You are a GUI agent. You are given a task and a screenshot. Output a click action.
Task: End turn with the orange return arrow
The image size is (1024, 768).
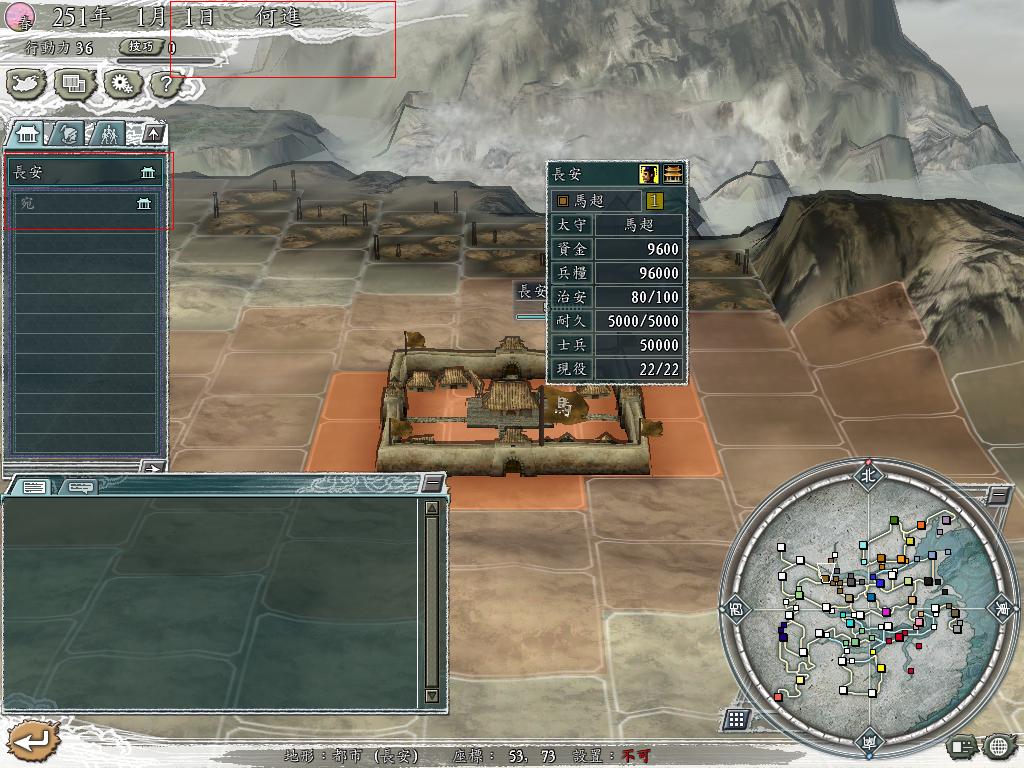31,742
